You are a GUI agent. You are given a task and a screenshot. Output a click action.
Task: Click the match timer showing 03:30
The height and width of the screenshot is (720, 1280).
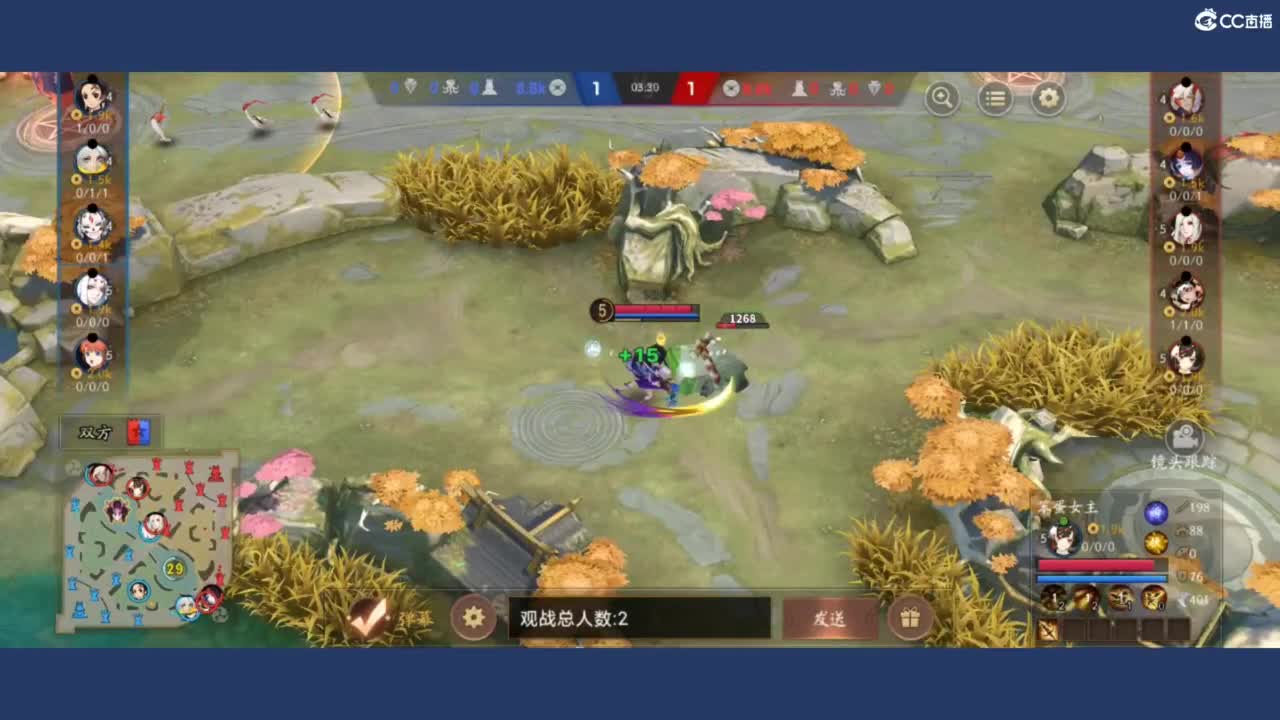[x=646, y=88]
